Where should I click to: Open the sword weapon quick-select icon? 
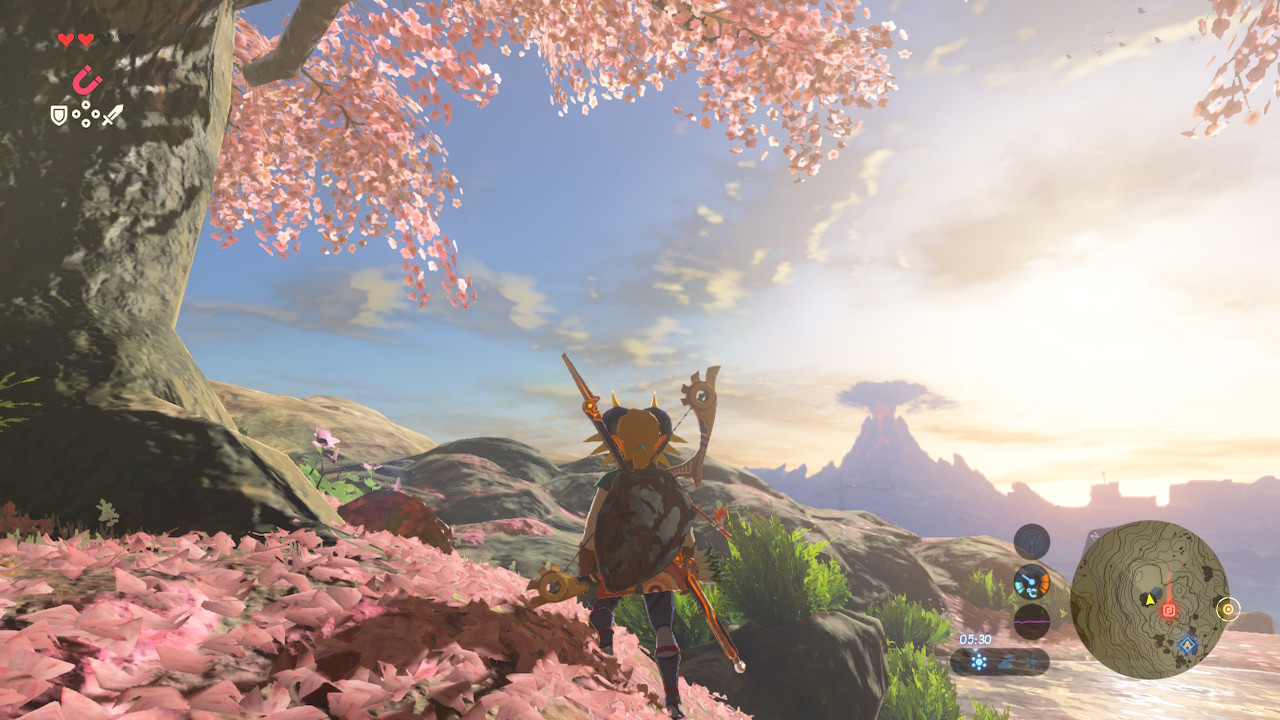112,115
